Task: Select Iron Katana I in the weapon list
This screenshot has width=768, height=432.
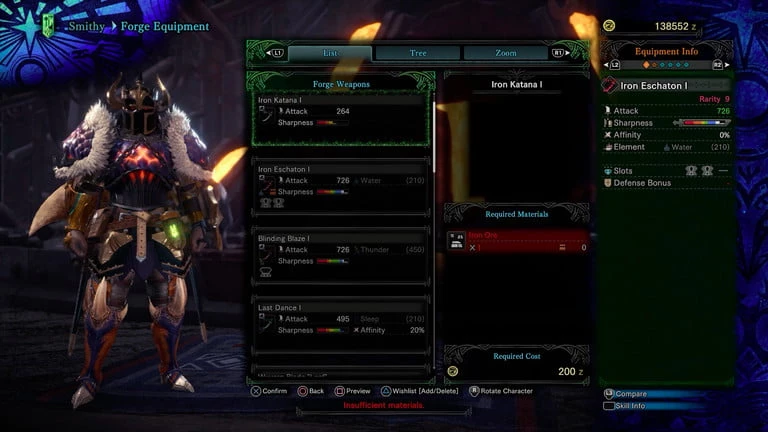Action: (341, 119)
